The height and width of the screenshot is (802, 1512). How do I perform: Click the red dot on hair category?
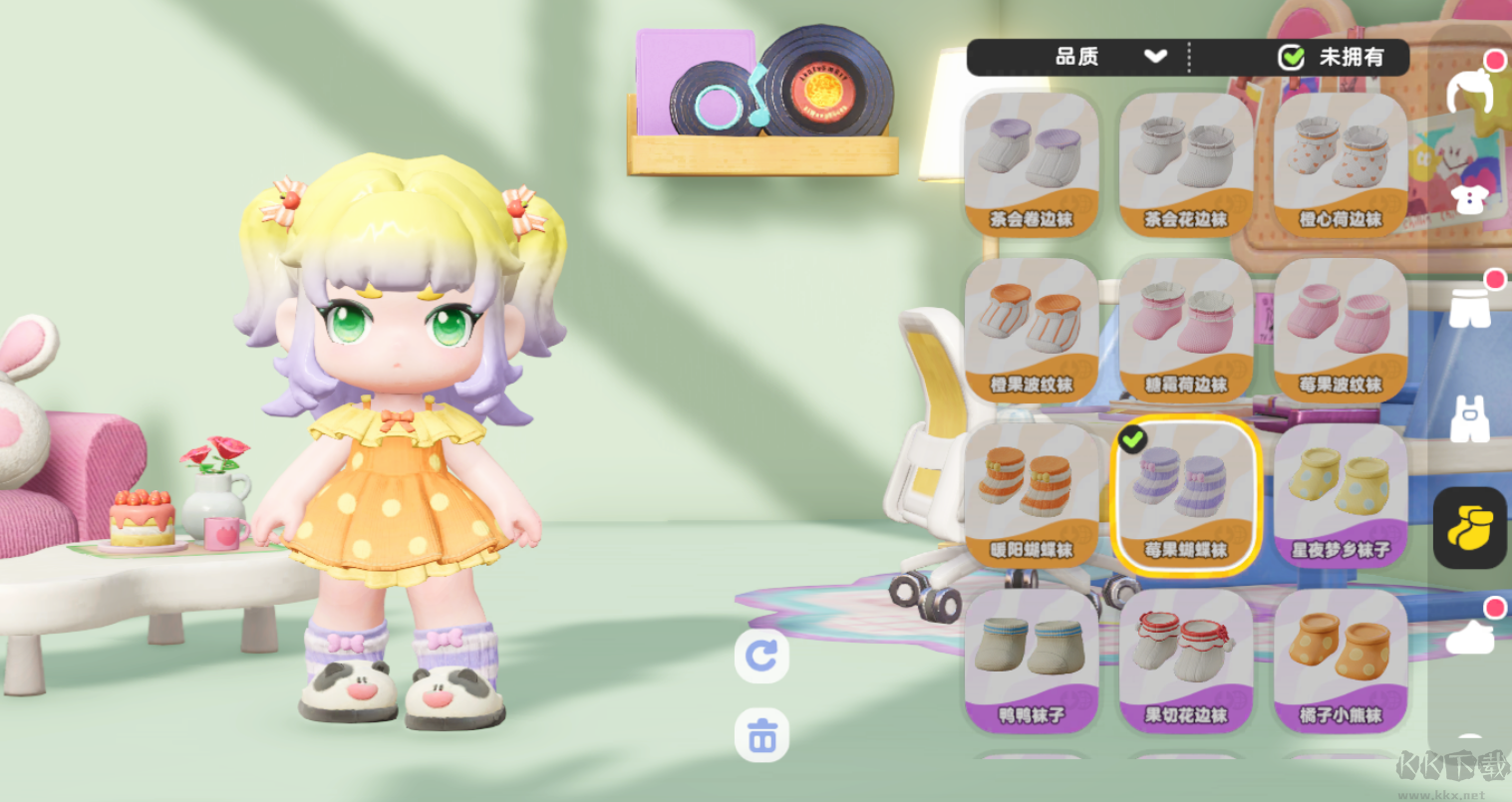click(x=1496, y=60)
